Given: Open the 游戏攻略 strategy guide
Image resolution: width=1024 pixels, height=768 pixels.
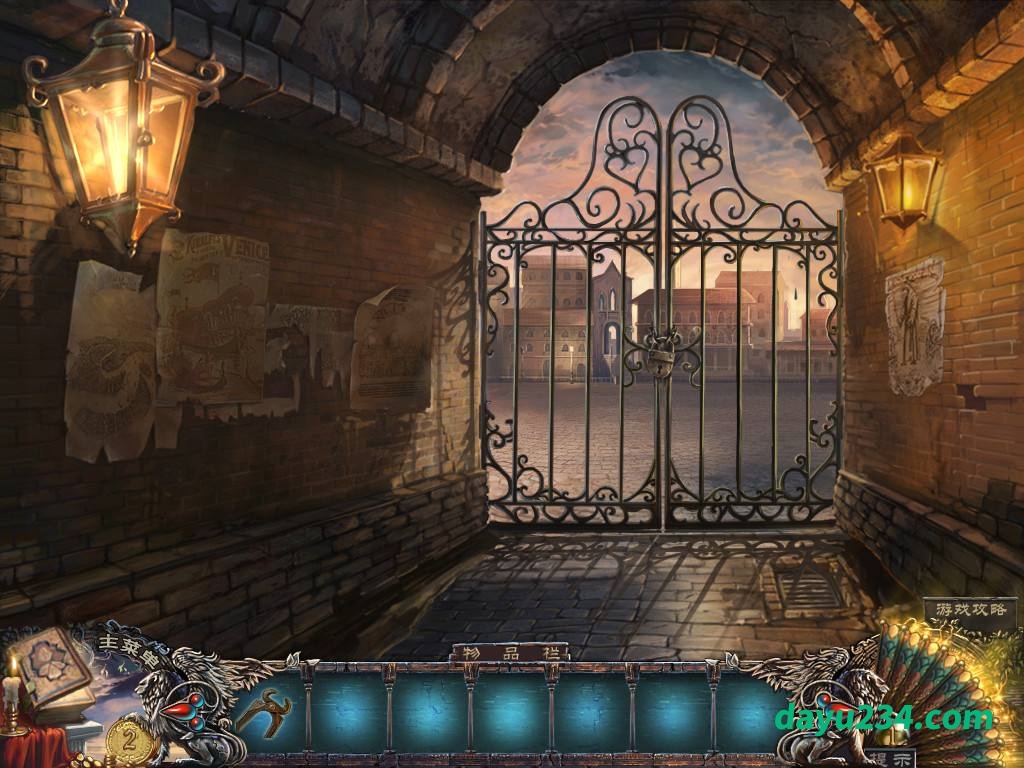Looking at the screenshot, I should 969,609.
